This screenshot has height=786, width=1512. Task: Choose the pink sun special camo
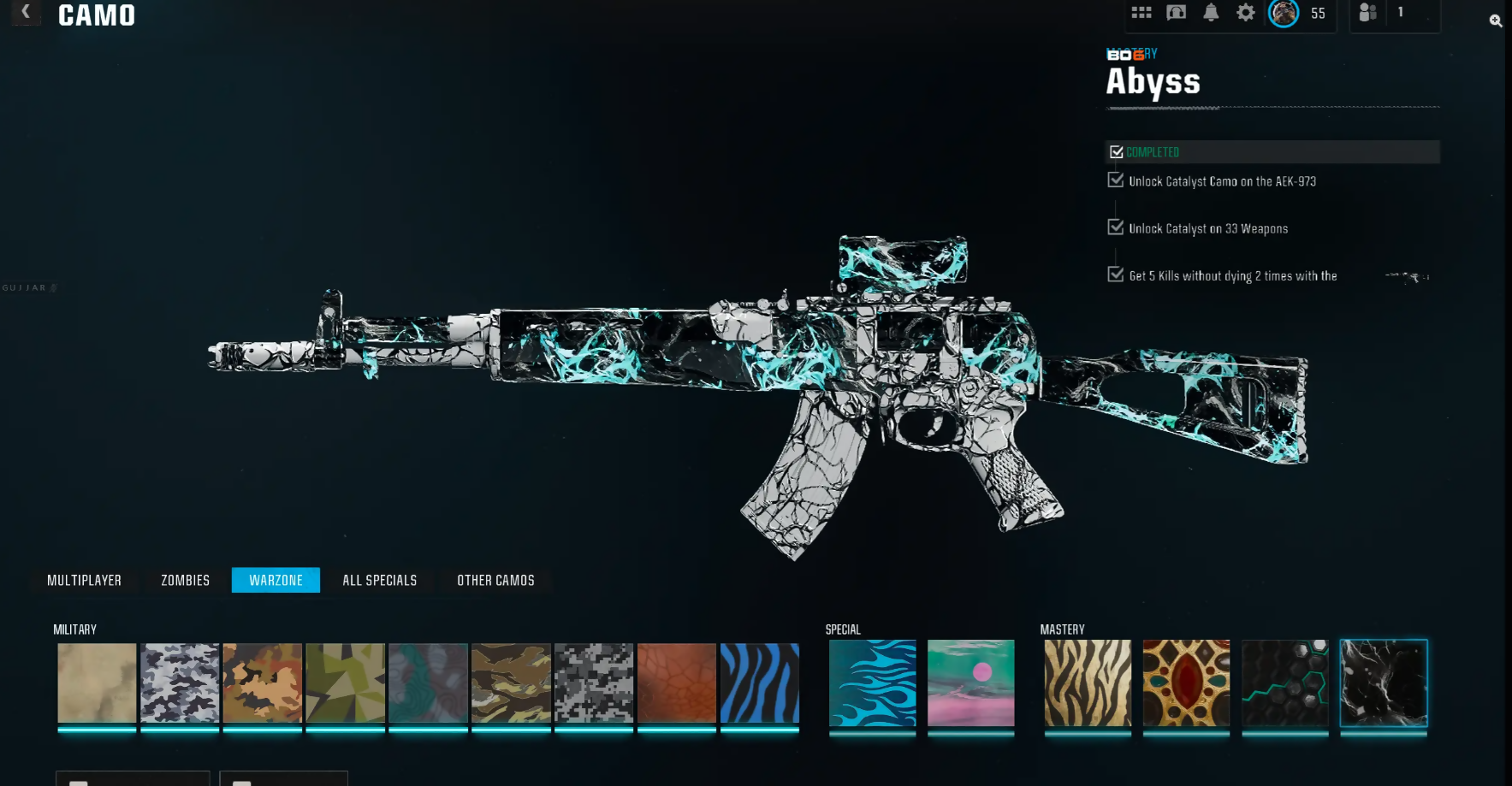tap(970, 683)
